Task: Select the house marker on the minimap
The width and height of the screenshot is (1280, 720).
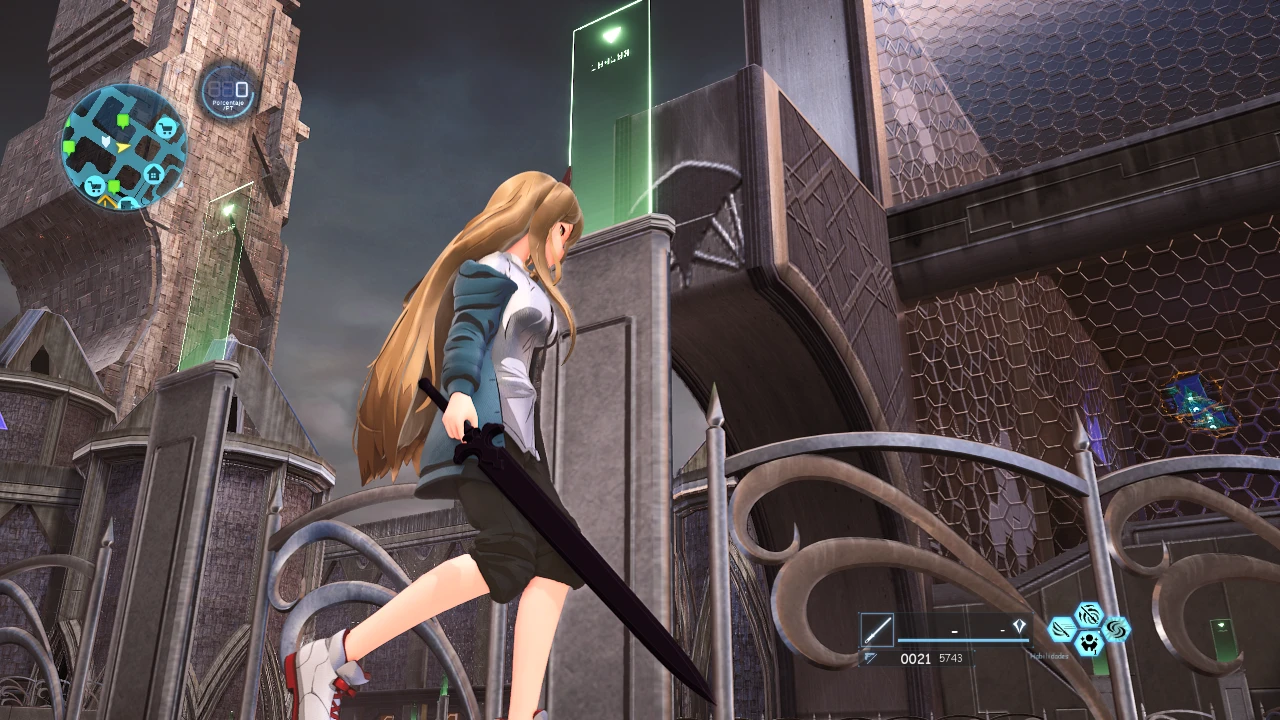Action: coord(154,174)
